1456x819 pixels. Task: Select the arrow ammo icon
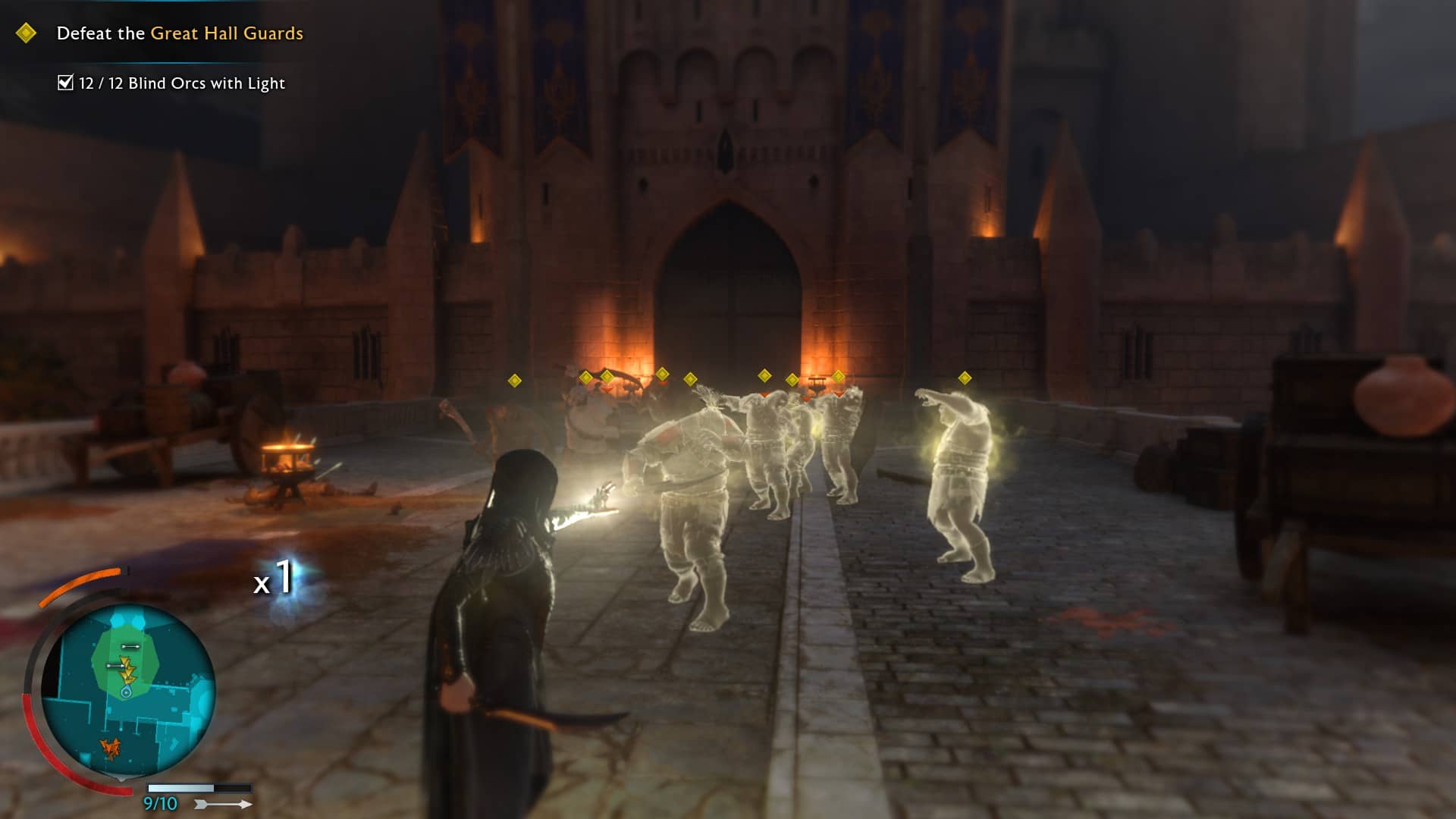(224, 804)
